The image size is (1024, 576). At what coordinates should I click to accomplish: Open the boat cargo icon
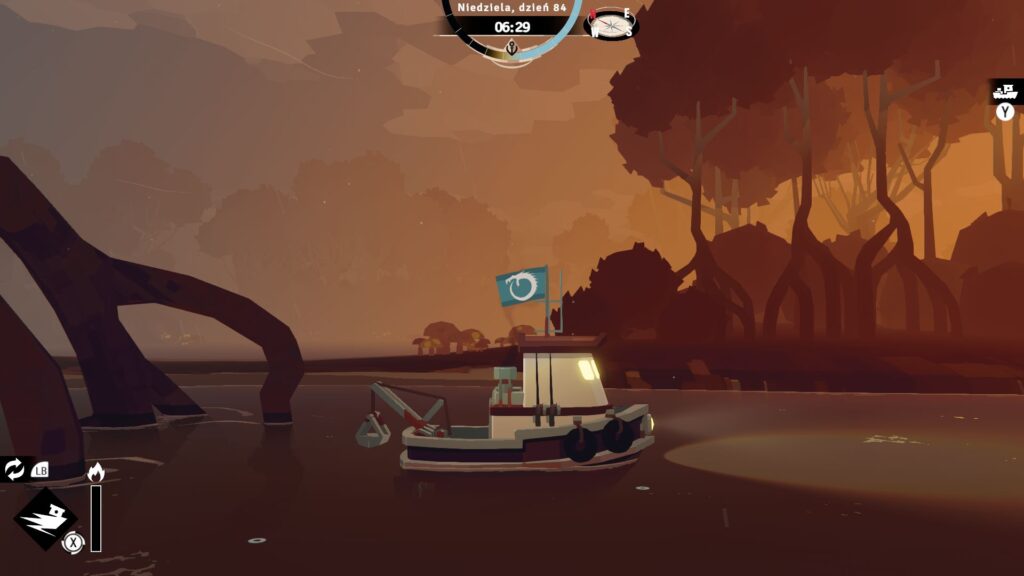point(1006,92)
